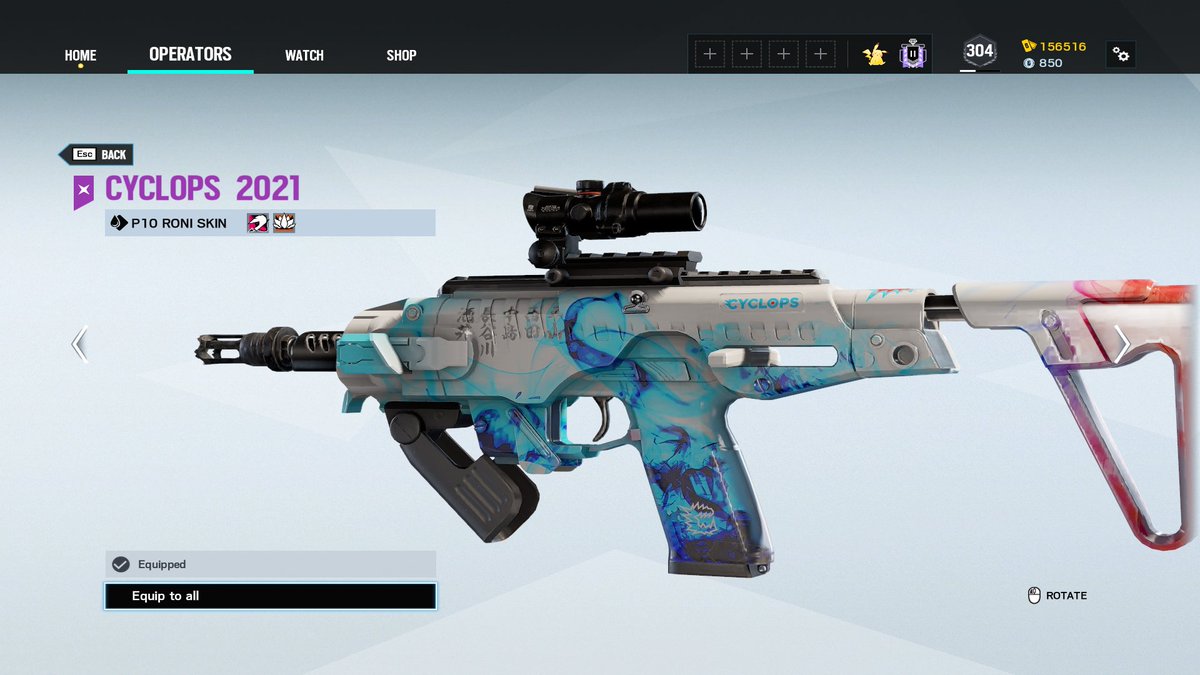Show the next weapon skin arrow

click(x=1122, y=344)
